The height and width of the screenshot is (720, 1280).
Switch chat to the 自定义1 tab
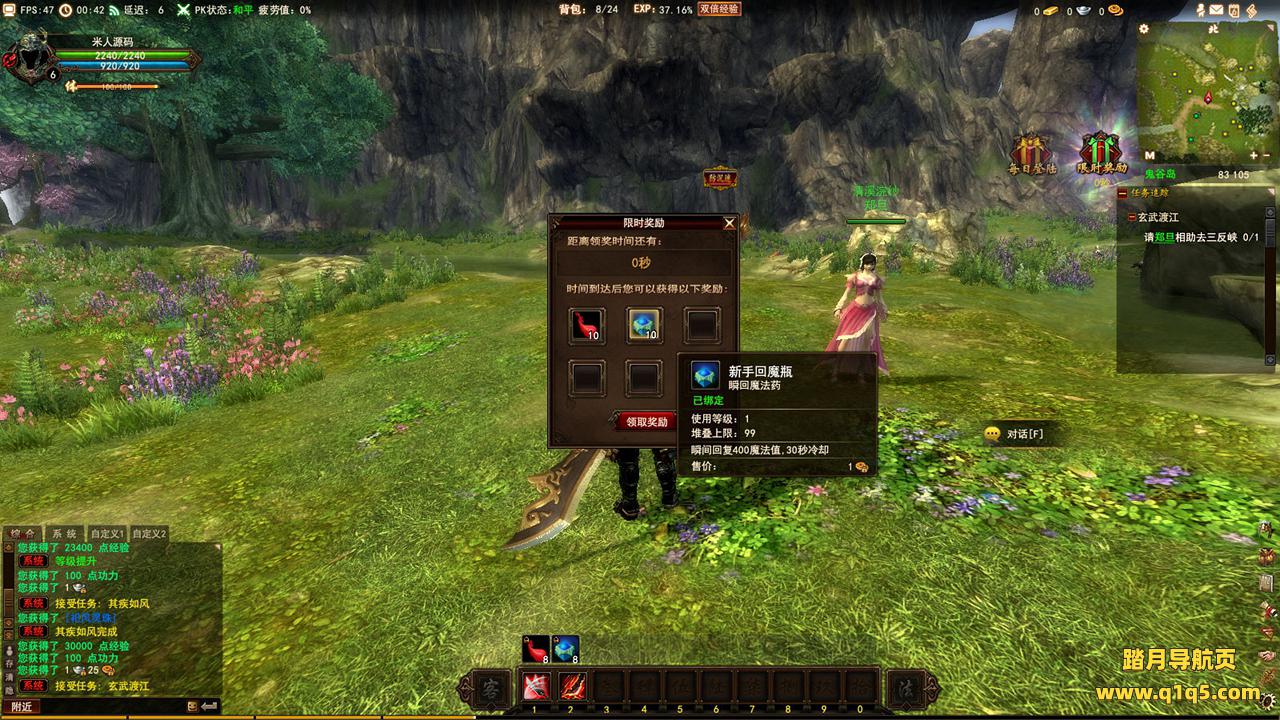pos(107,534)
